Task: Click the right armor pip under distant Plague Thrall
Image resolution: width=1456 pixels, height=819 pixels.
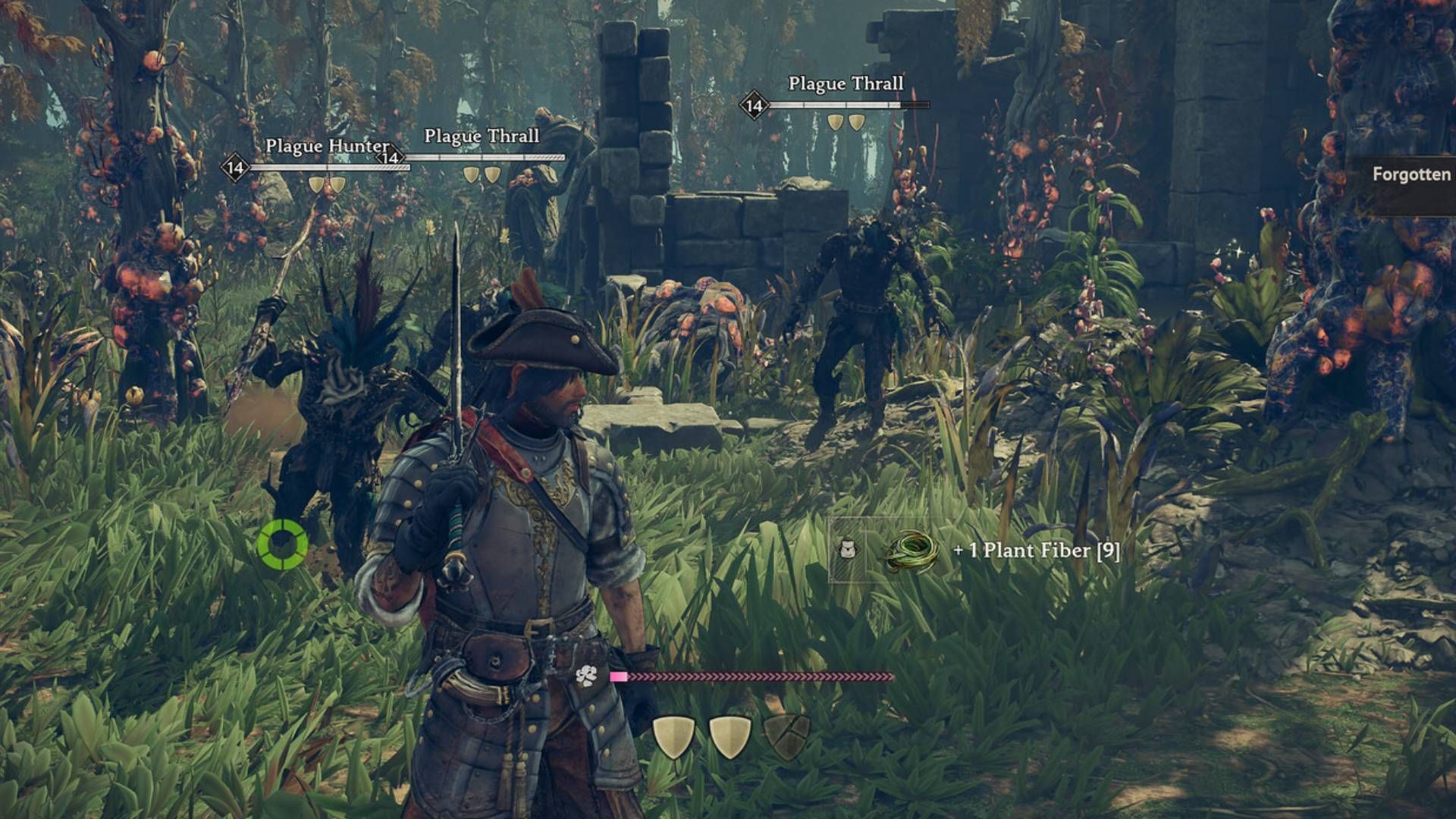Action: coord(858,121)
